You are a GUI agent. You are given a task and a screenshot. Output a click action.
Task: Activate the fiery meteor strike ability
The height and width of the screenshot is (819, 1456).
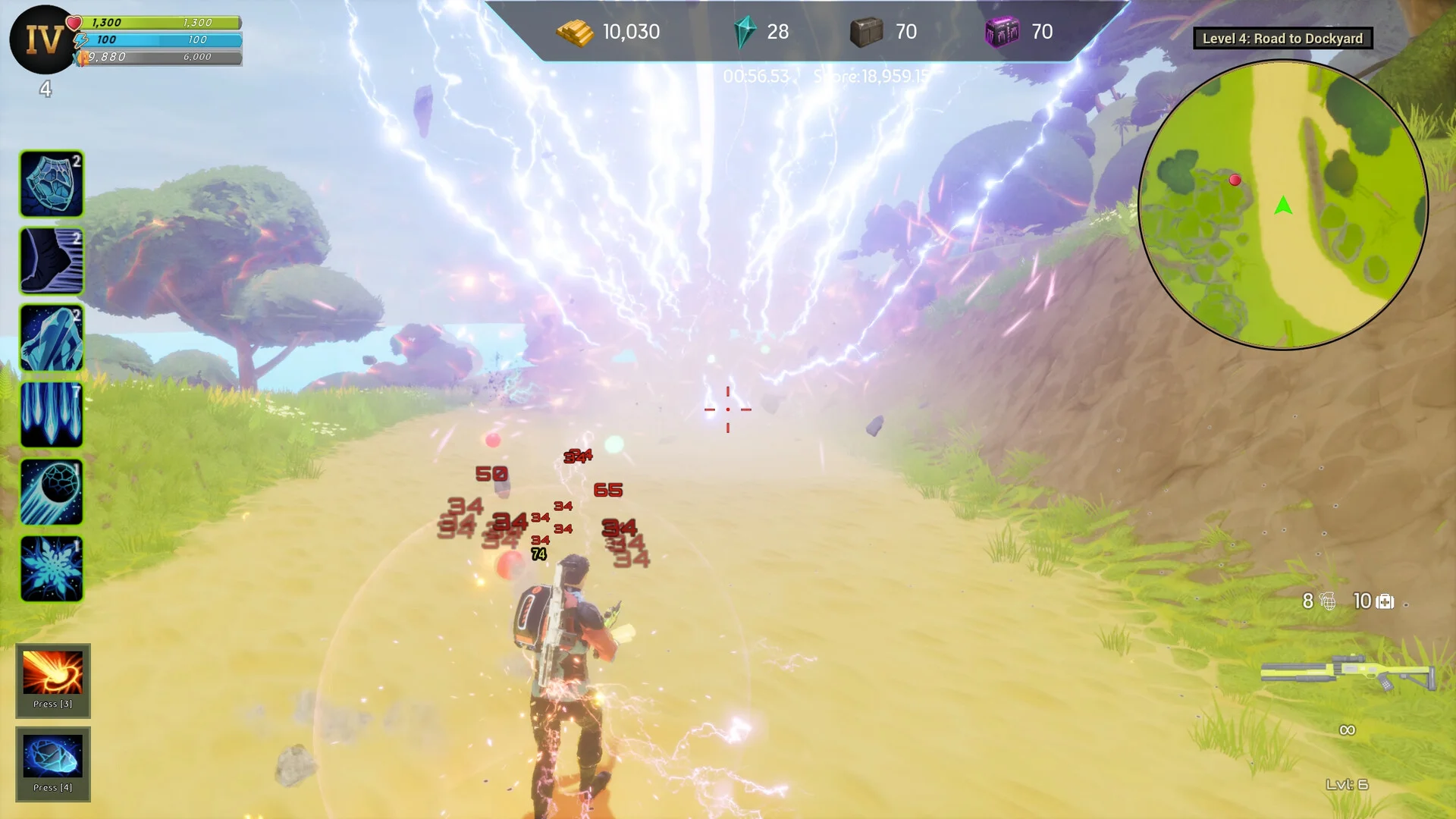pos(52,673)
